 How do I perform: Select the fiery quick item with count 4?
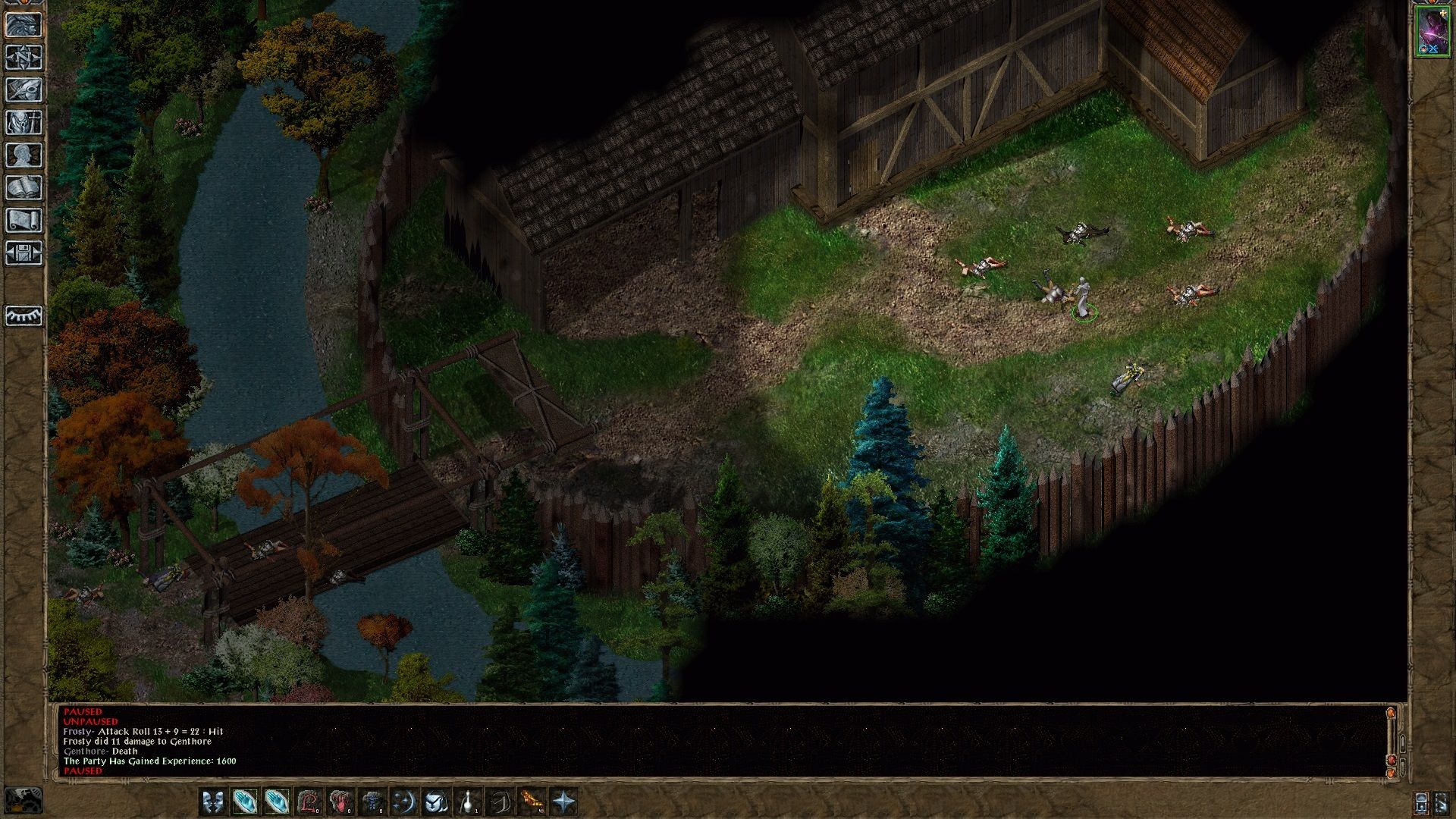(532, 802)
